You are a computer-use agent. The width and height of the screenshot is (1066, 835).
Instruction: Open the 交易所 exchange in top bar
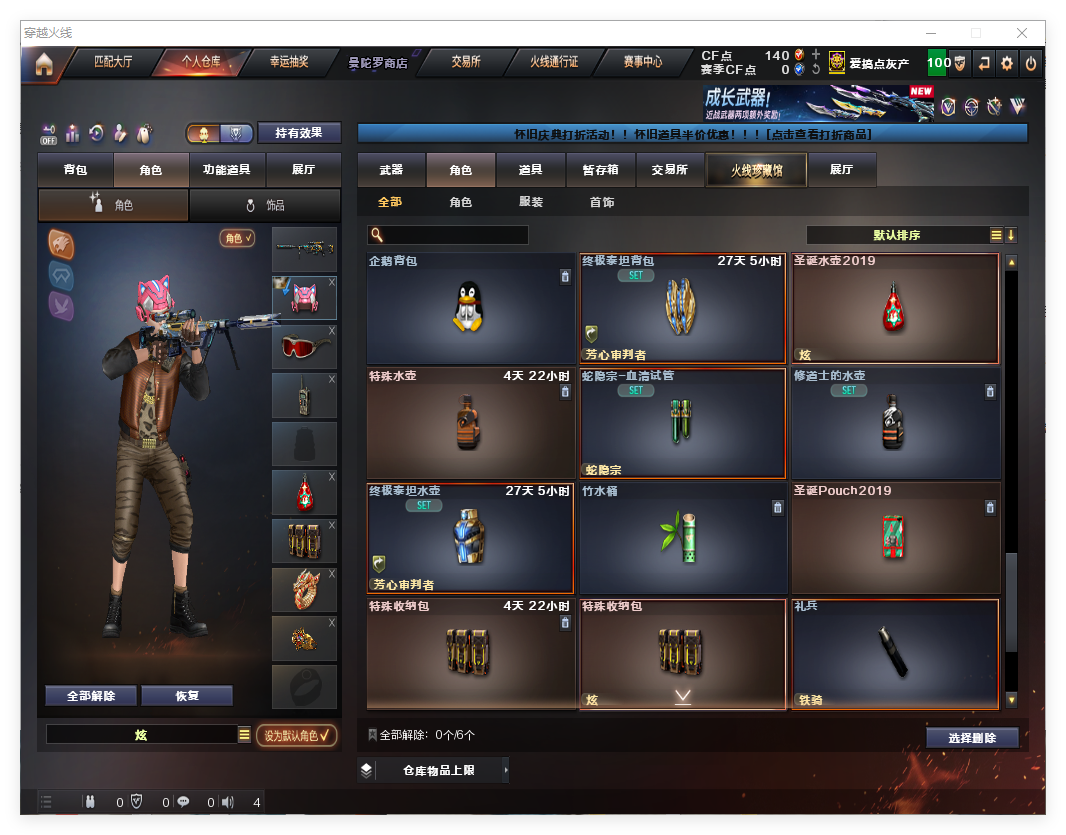point(465,62)
